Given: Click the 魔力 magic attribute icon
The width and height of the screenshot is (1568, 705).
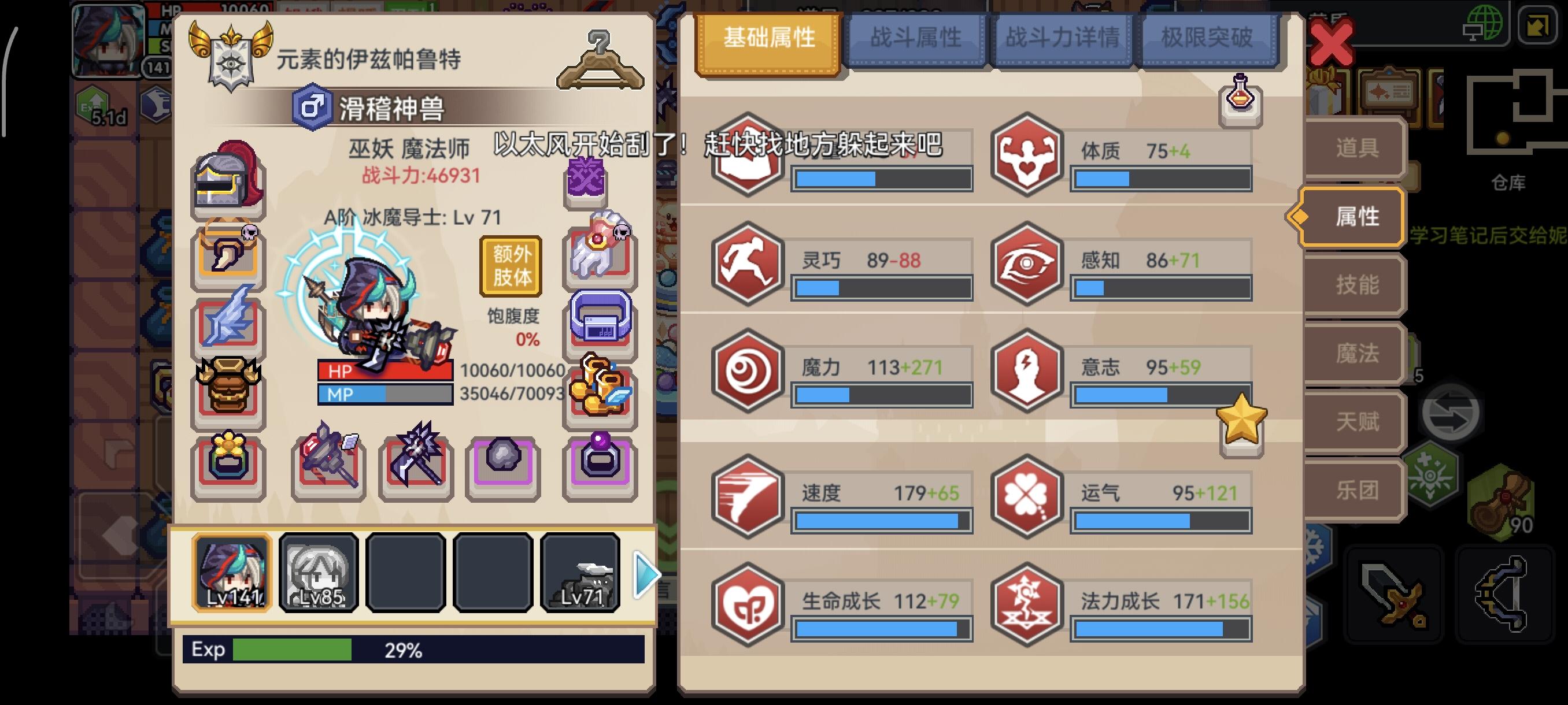Looking at the screenshot, I should 748,371.
